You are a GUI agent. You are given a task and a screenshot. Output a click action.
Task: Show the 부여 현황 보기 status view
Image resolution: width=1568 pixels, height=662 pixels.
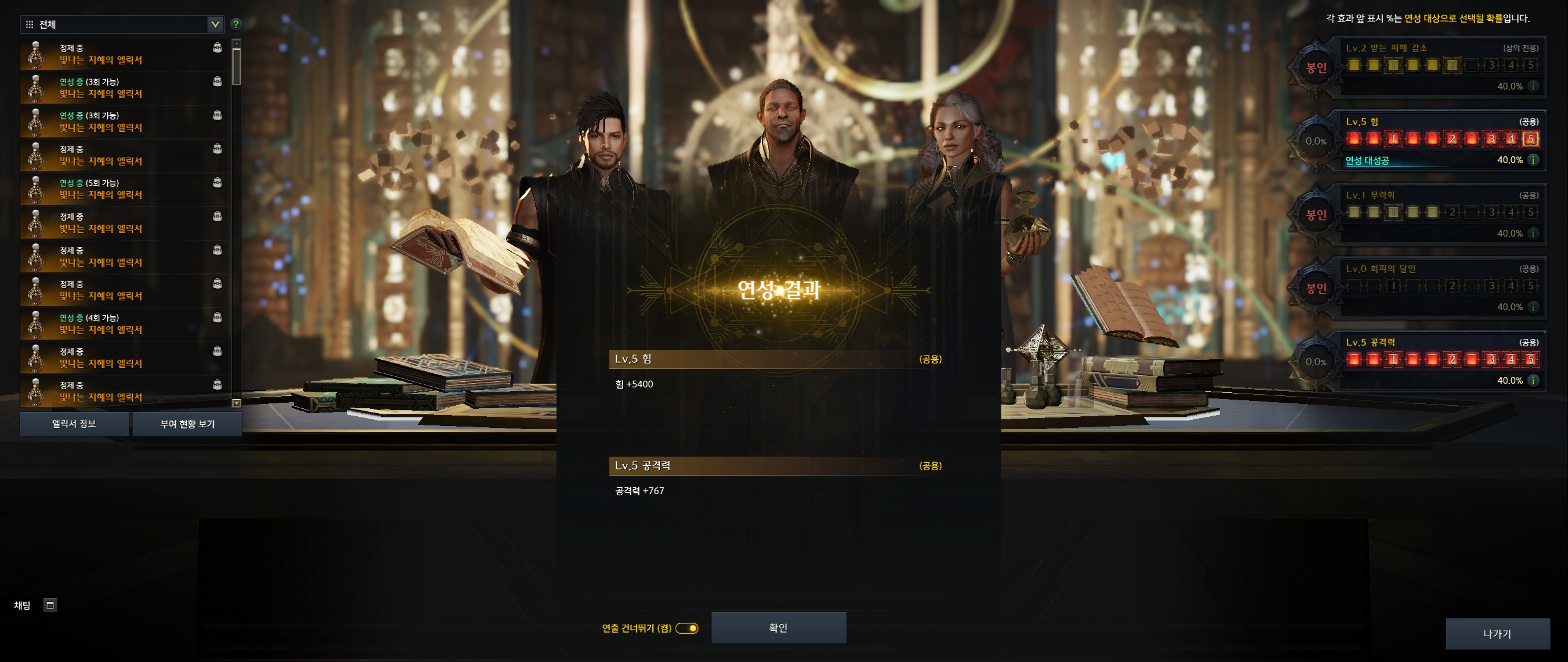tap(187, 424)
